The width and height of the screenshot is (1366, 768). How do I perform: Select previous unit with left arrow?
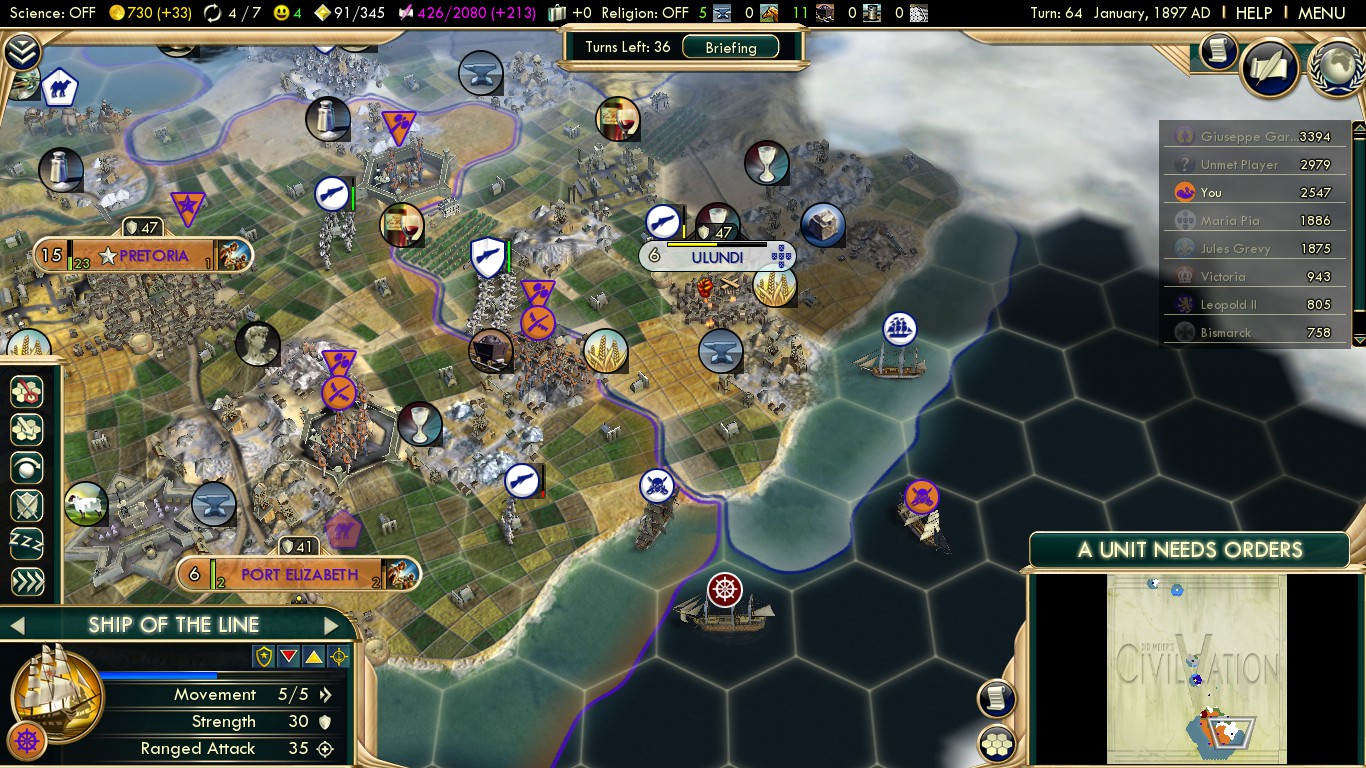pyautogui.click(x=17, y=626)
